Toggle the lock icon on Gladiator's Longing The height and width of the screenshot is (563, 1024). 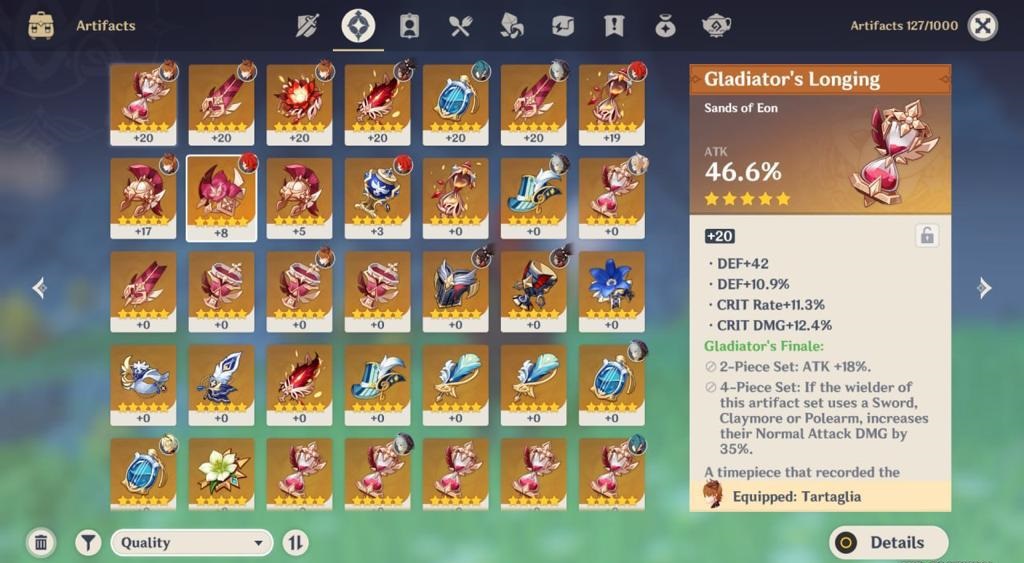[x=927, y=236]
